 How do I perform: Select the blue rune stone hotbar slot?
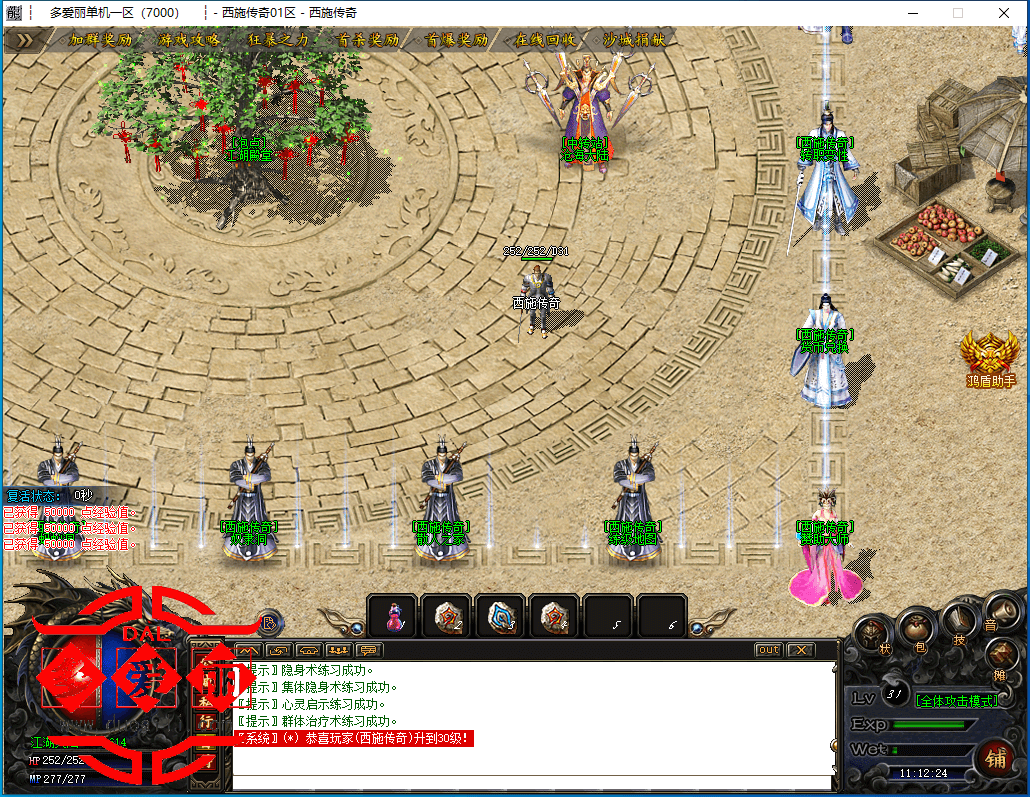click(x=502, y=617)
